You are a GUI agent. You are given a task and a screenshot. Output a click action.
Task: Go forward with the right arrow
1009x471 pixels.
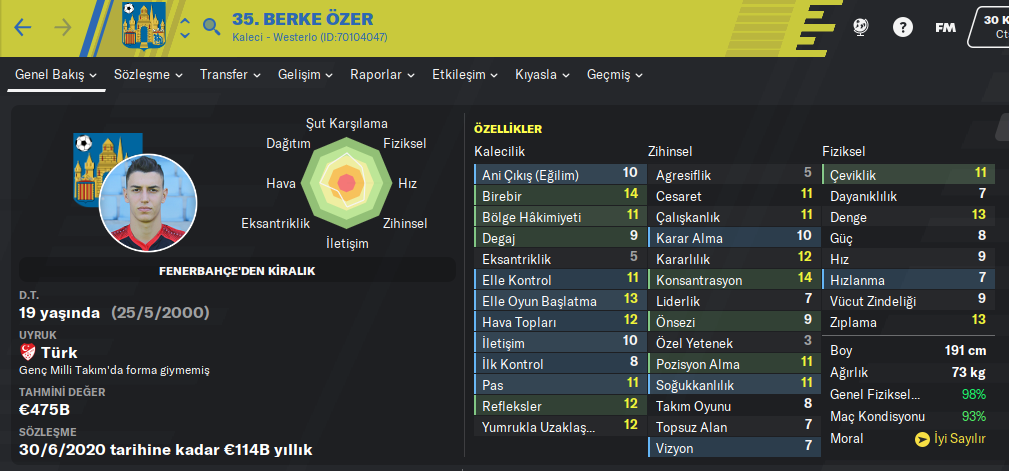coord(63,27)
